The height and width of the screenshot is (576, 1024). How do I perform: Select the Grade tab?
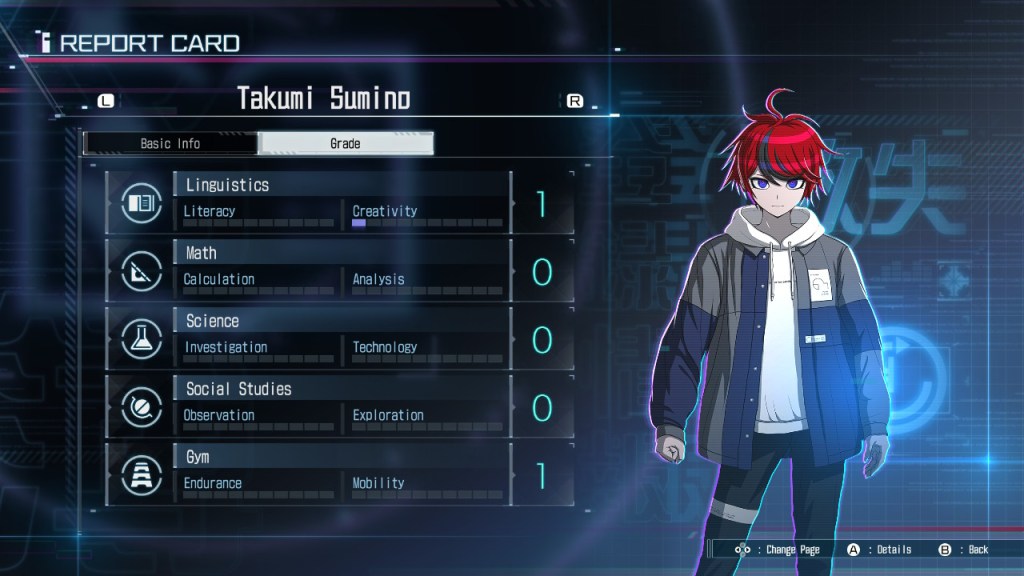click(x=345, y=144)
